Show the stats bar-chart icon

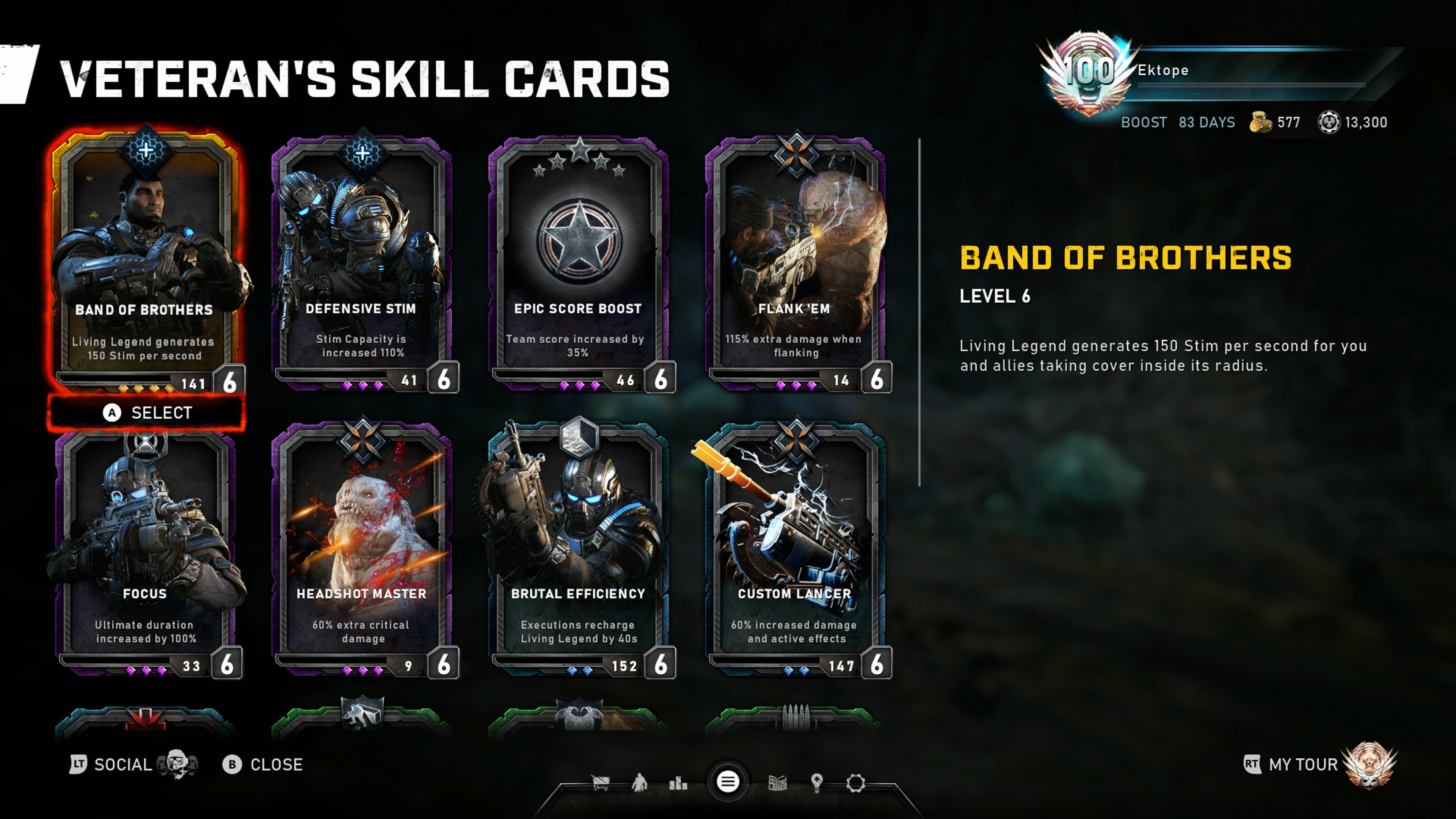pos(678,783)
